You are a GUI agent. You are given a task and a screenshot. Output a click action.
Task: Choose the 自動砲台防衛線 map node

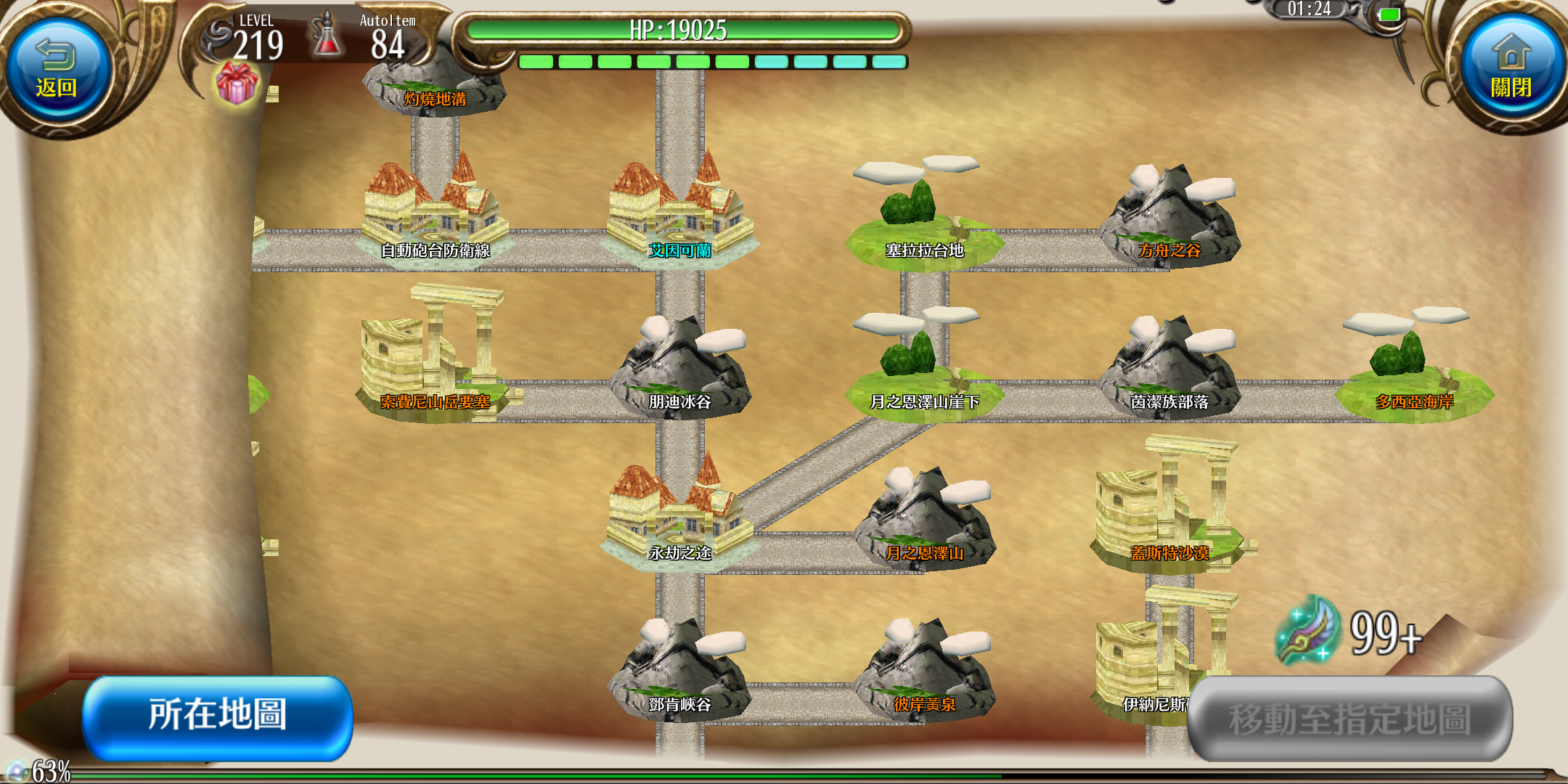[434, 218]
